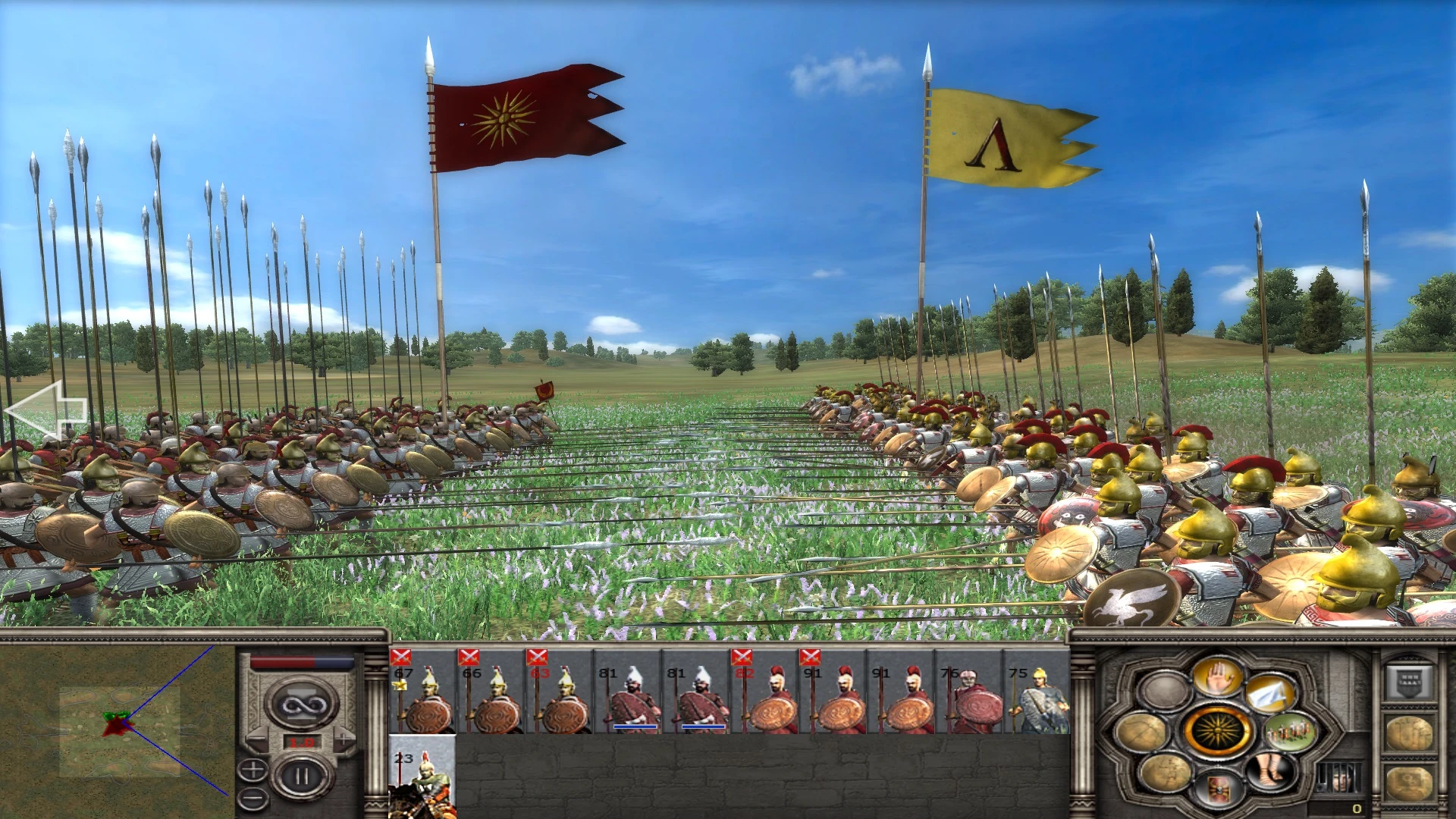Zoom in the minimap with the plus button

tap(253, 771)
